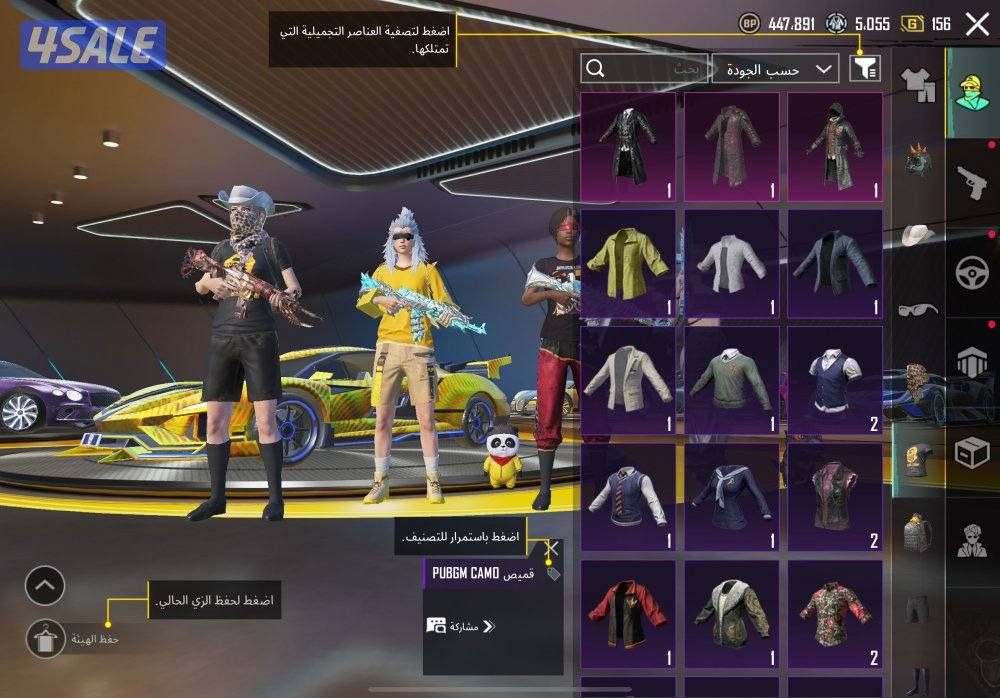
Task: Select the black trench coat item
Action: [x=628, y=146]
